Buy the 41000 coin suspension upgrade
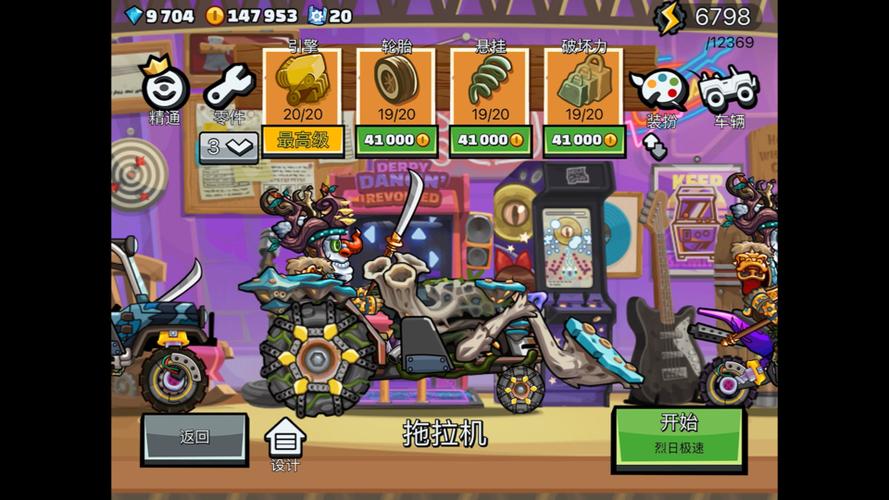This screenshot has width=889, height=500. pos(489,140)
